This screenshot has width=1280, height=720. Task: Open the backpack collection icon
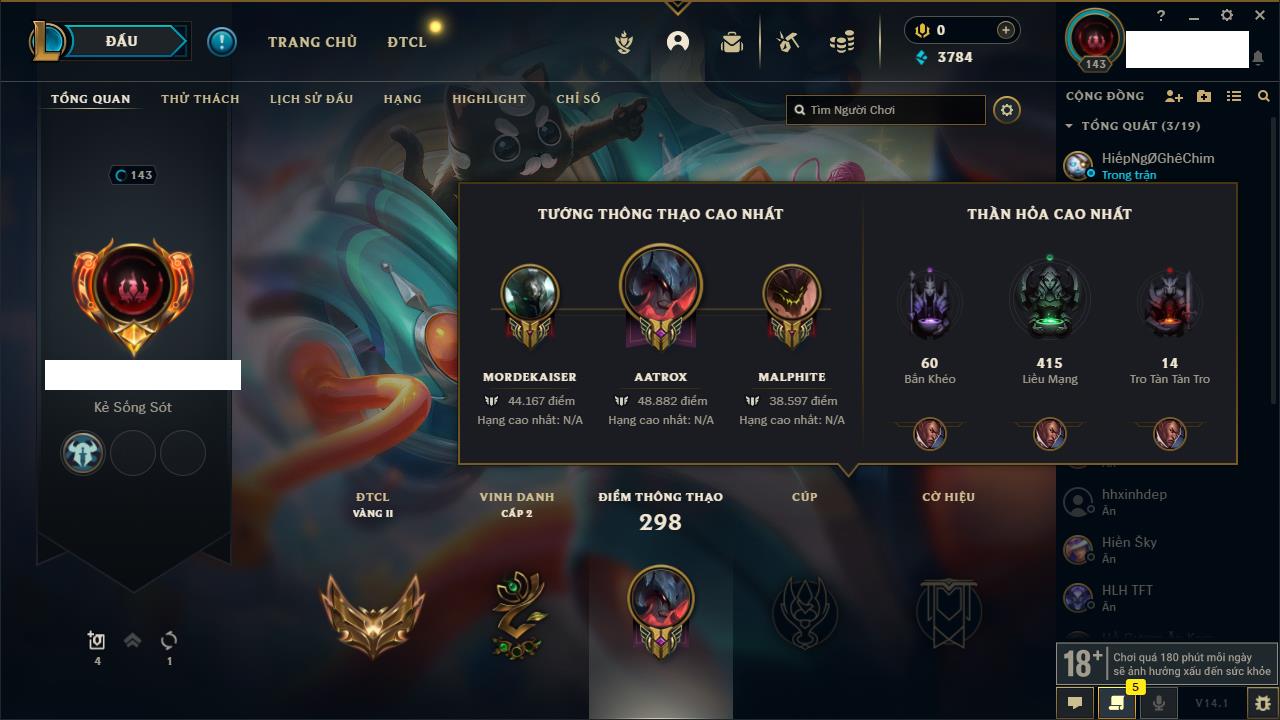click(x=732, y=42)
